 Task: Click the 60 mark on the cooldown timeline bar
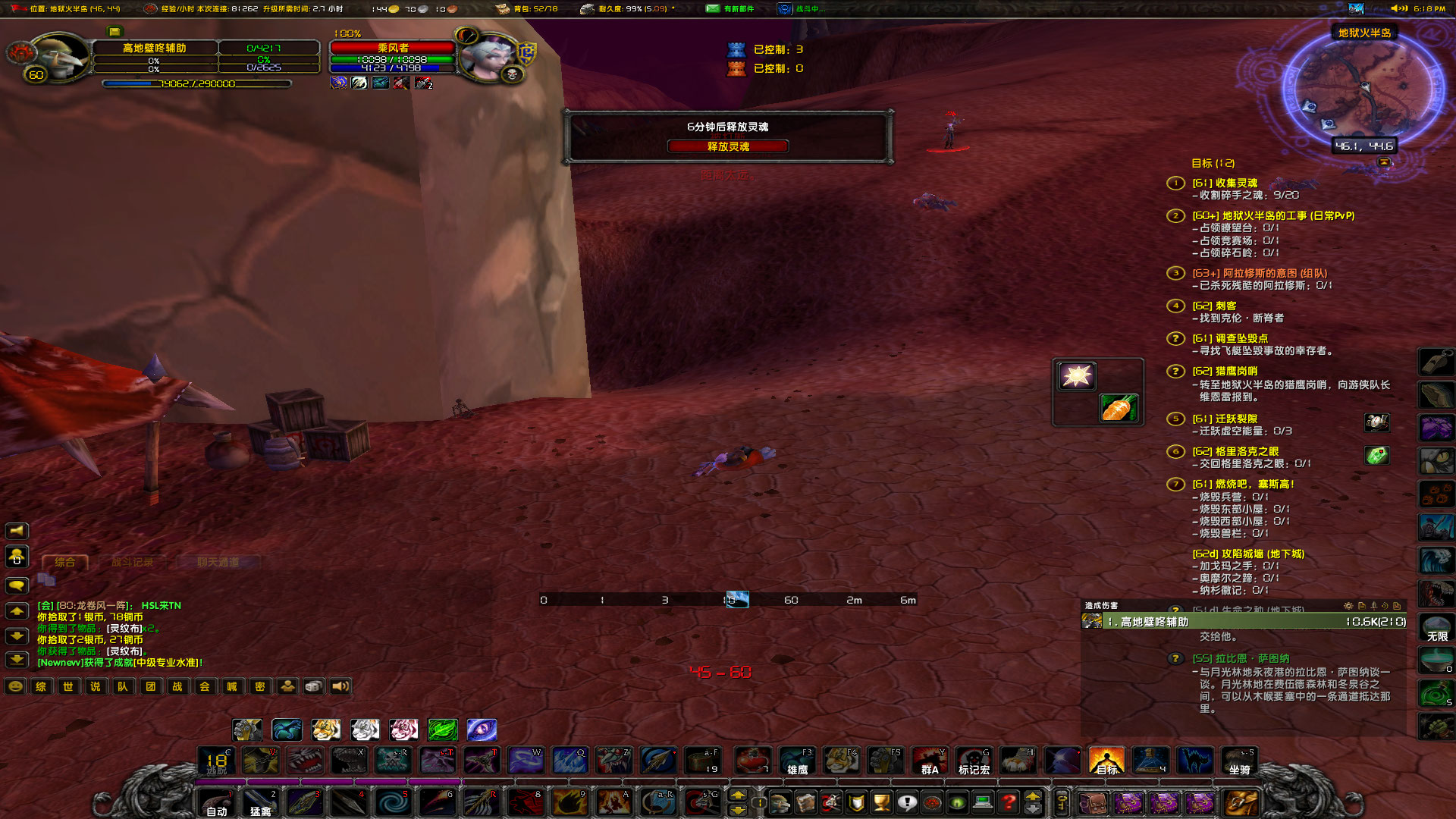pyautogui.click(x=792, y=600)
